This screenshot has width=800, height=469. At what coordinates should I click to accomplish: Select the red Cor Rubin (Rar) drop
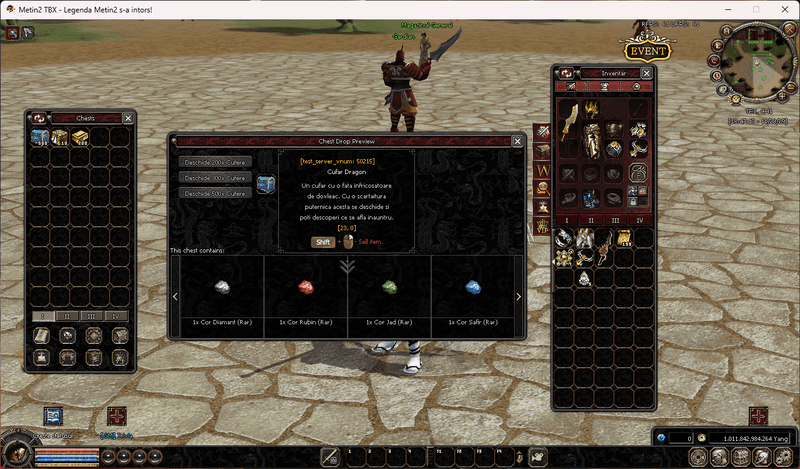click(306, 287)
